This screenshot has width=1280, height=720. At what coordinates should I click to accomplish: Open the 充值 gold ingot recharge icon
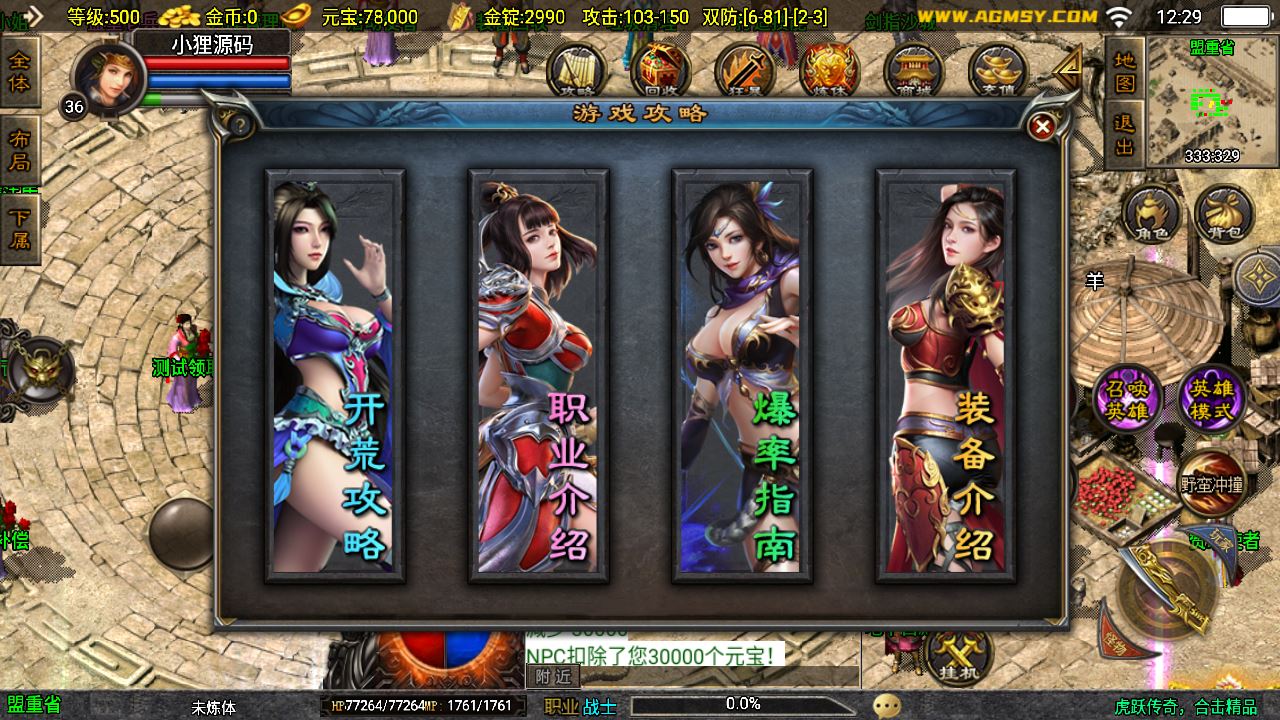point(998,72)
